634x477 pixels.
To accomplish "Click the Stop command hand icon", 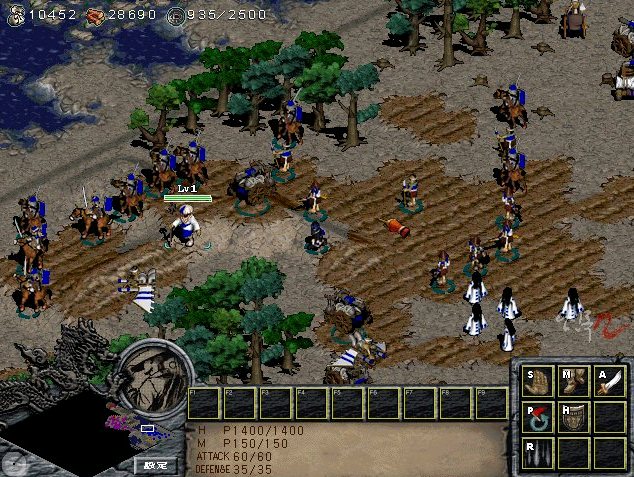I will [x=540, y=381].
